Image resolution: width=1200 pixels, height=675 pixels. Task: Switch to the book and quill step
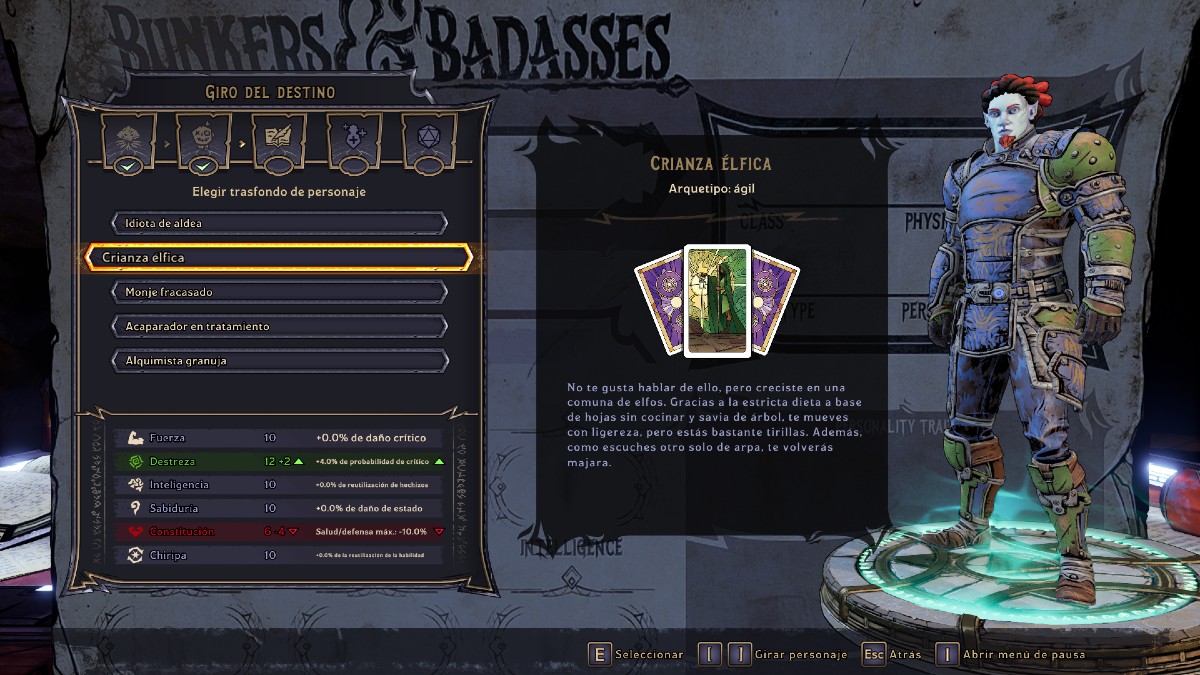[279, 139]
